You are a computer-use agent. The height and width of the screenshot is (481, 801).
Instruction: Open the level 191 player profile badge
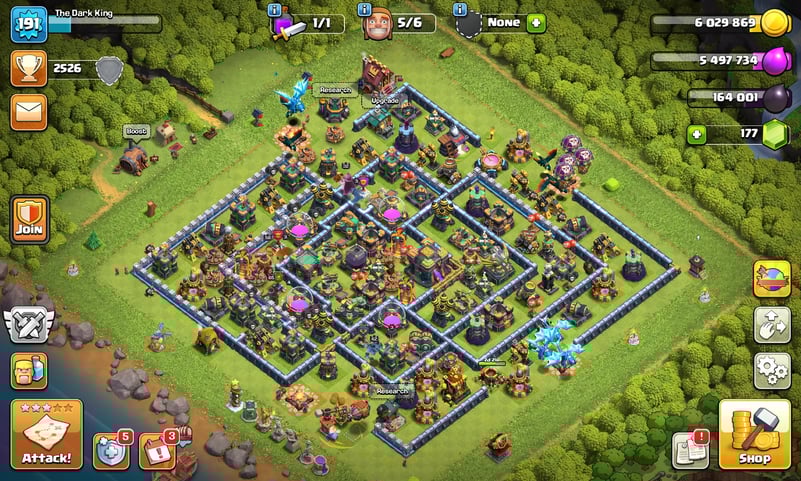point(29,24)
